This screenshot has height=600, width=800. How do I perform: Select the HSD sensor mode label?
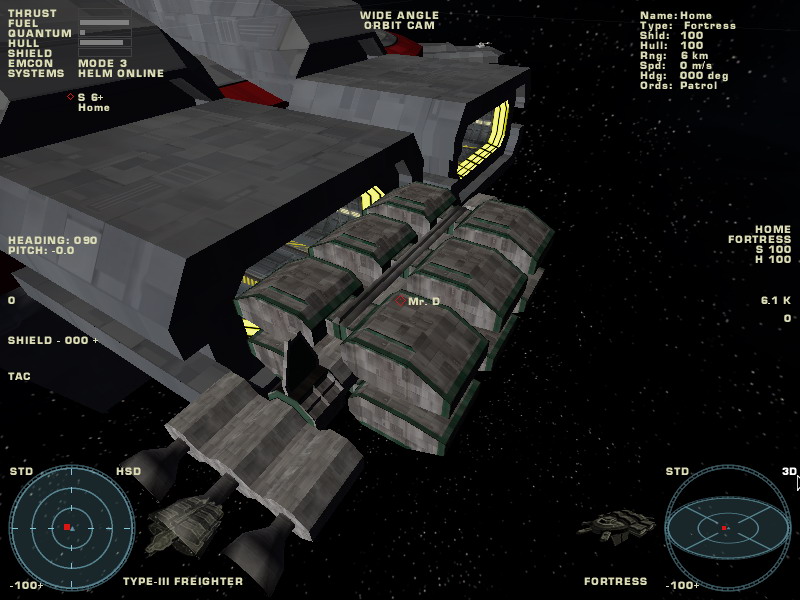pos(129,471)
